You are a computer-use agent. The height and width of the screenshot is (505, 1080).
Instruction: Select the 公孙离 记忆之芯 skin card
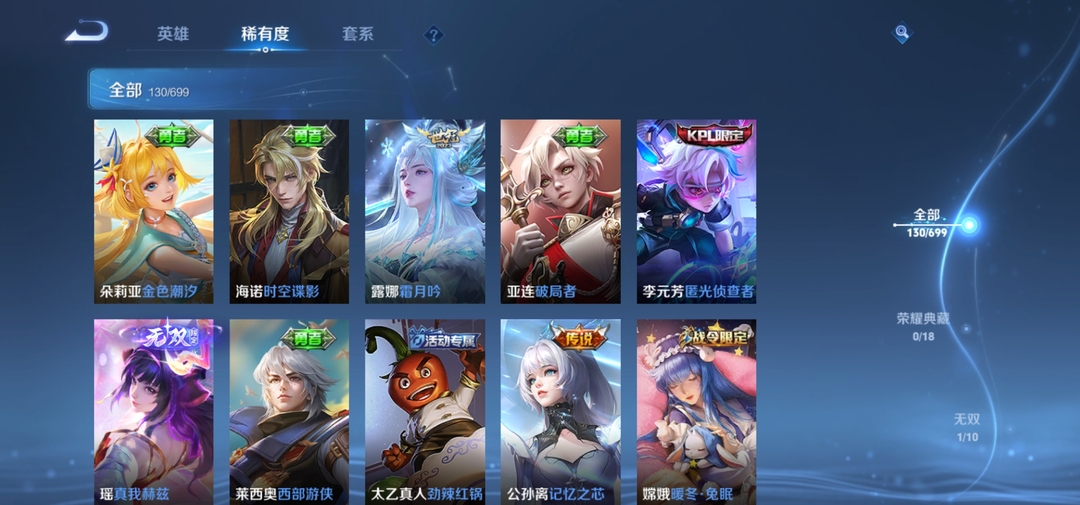(560, 411)
